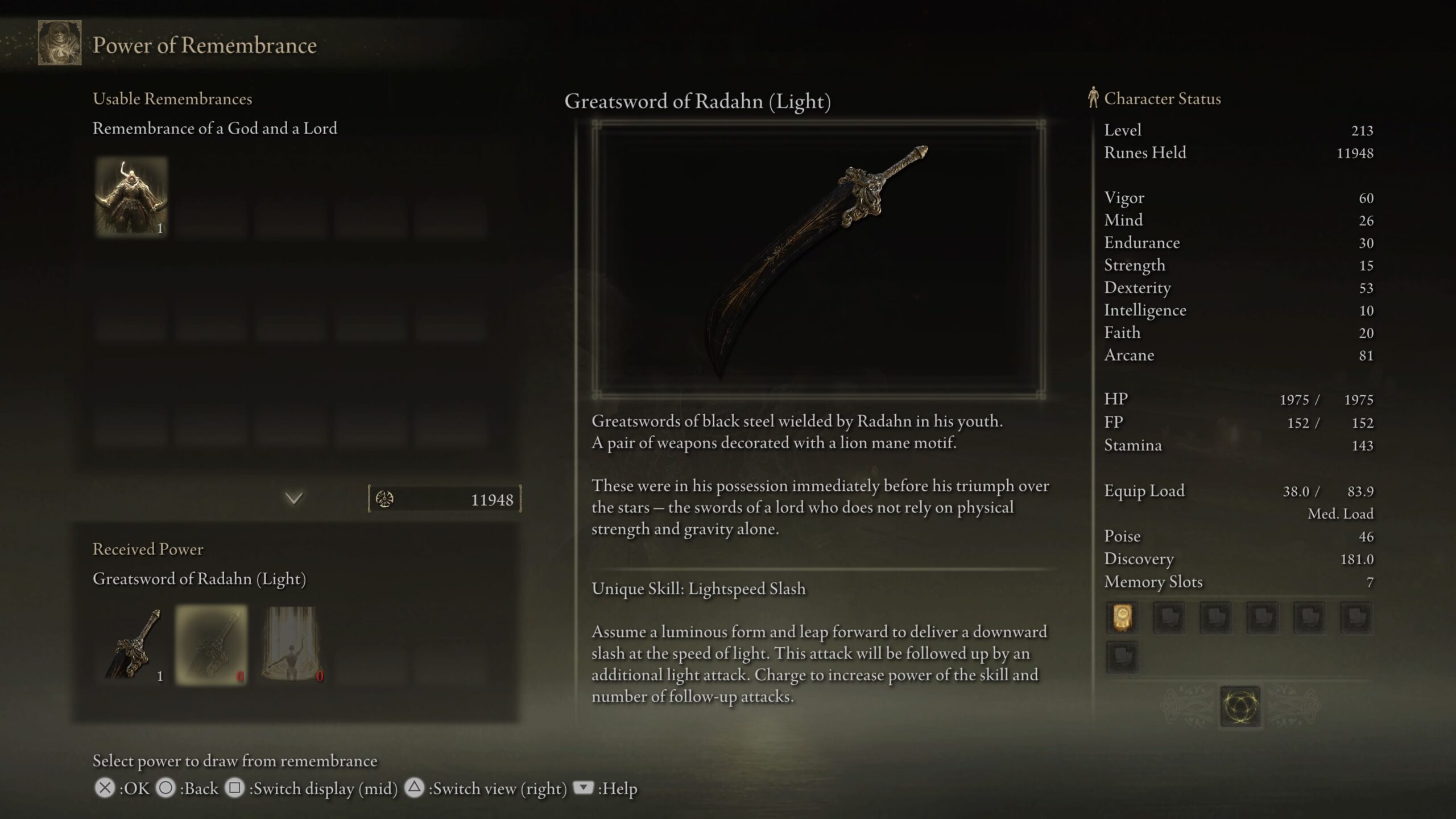
Task: Choose the first greatsword in Received Power
Action: 133,644
